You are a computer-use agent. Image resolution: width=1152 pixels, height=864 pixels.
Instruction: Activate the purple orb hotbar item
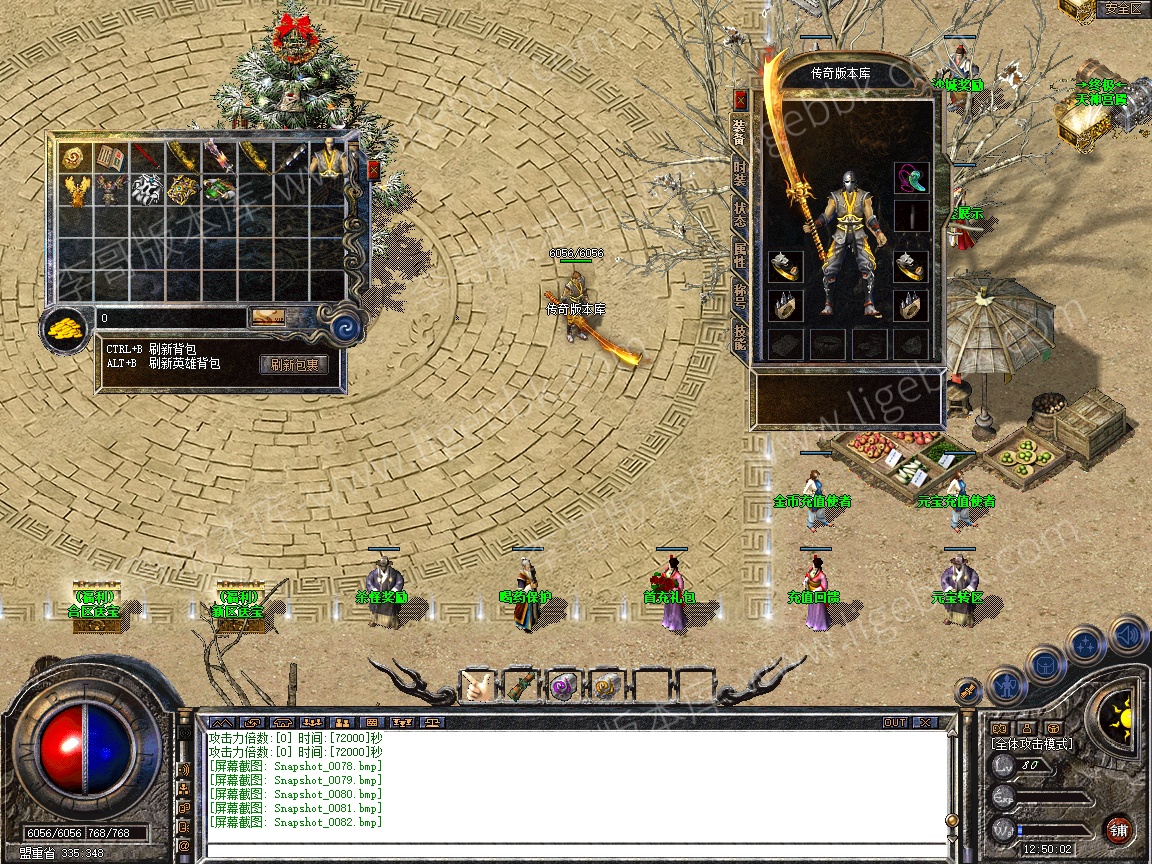562,687
